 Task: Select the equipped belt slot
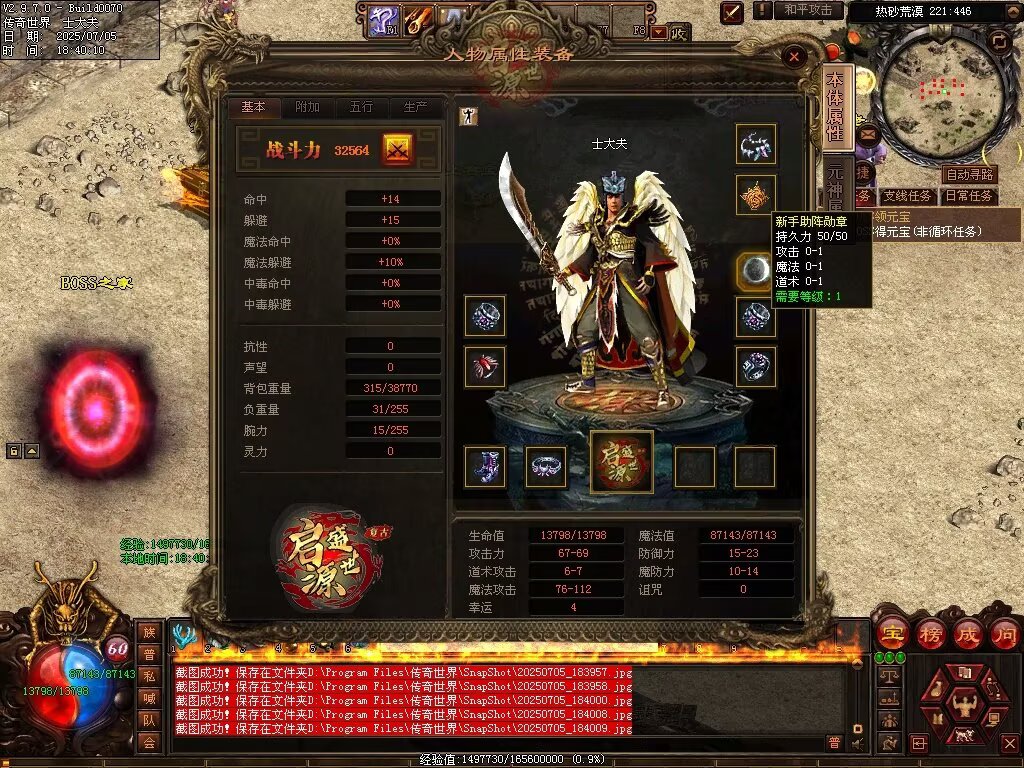tap(546, 466)
